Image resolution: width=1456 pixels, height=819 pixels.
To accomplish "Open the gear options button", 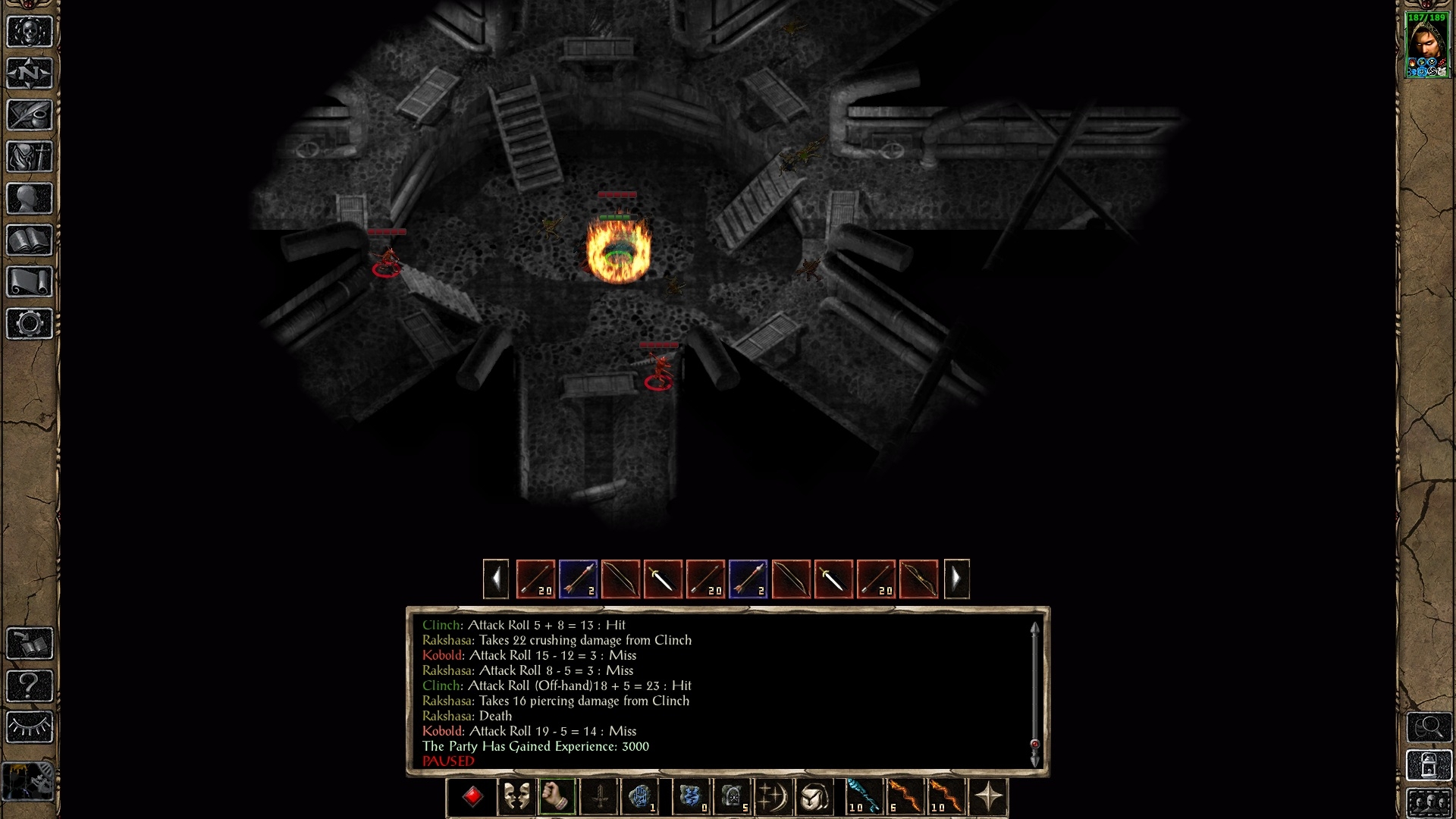I will 30,324.
